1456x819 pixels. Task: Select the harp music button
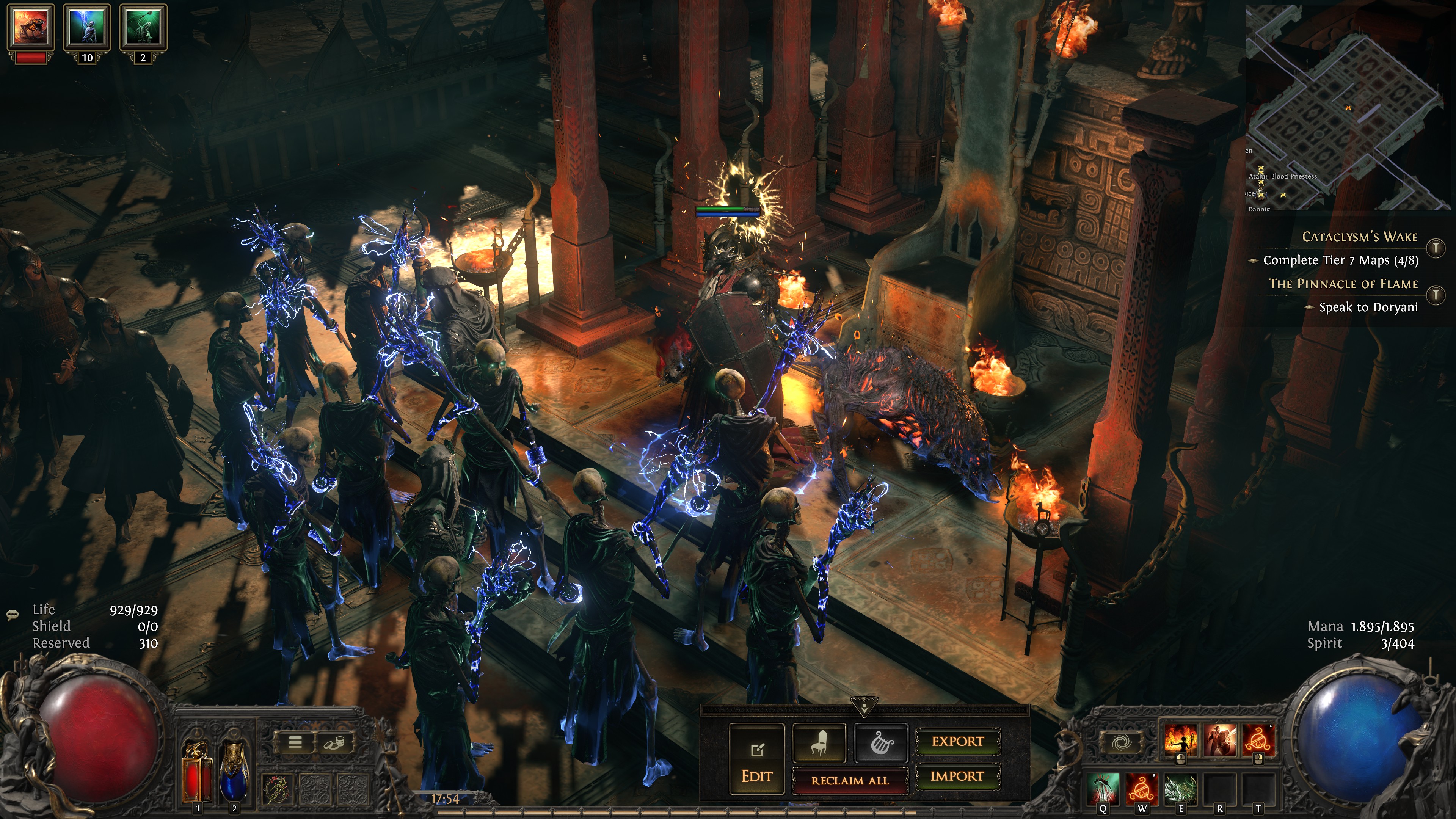[x=880, y=742]
